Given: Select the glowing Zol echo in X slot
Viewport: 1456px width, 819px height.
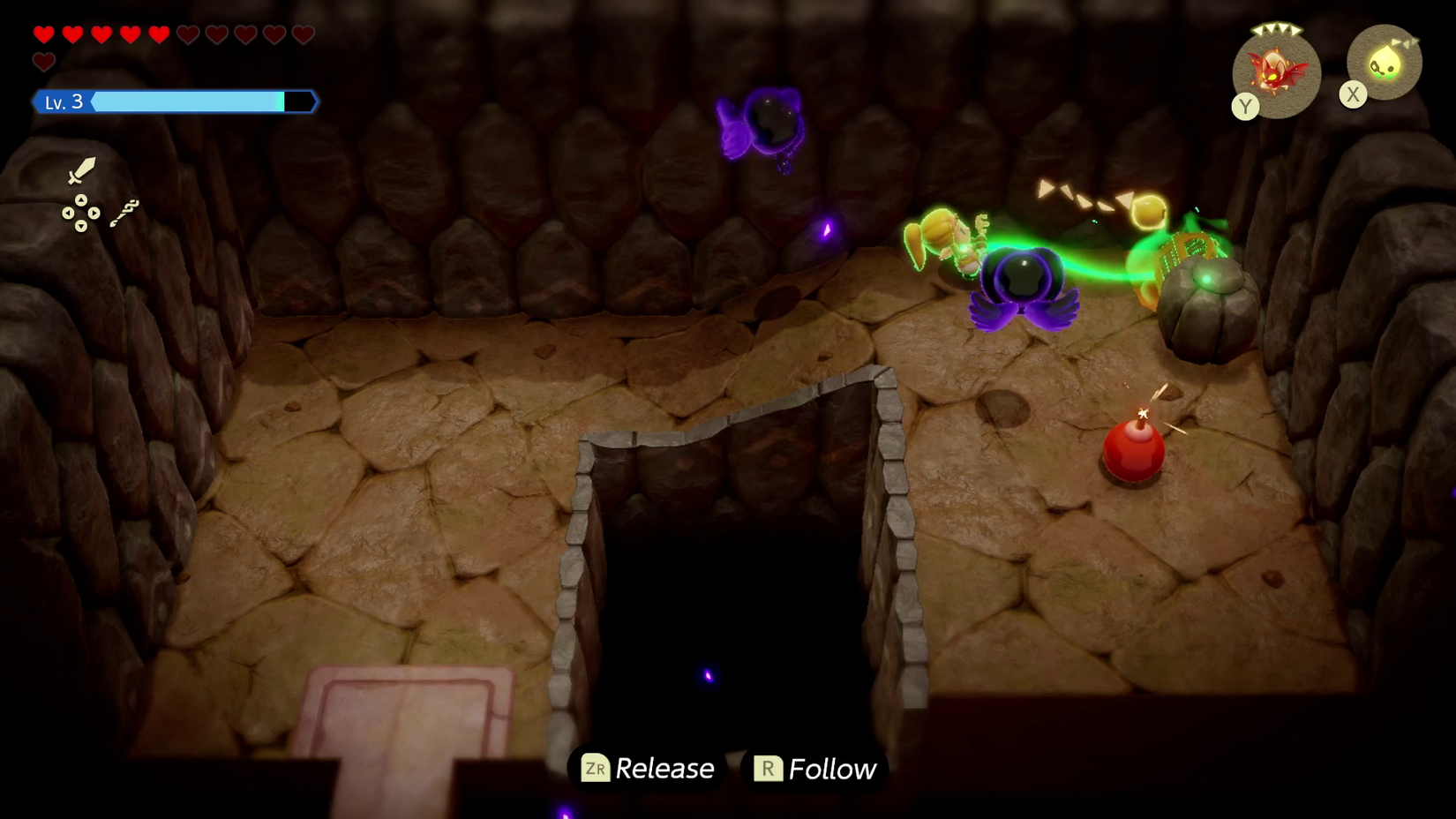Looking at the screenshot, I should pyautogui.click(x=1385, y=62).
